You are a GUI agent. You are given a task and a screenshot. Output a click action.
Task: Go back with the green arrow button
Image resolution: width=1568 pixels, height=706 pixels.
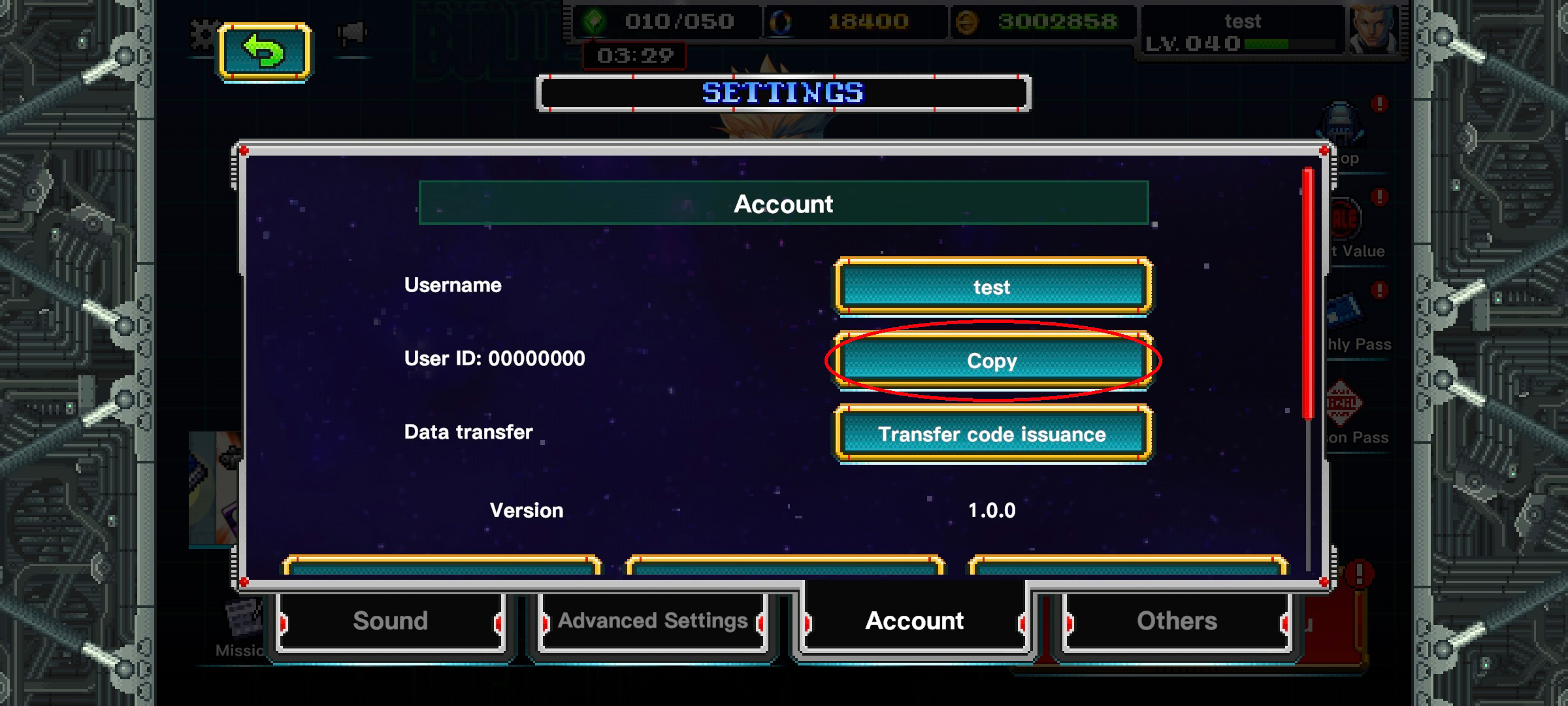tap(265, 52)
